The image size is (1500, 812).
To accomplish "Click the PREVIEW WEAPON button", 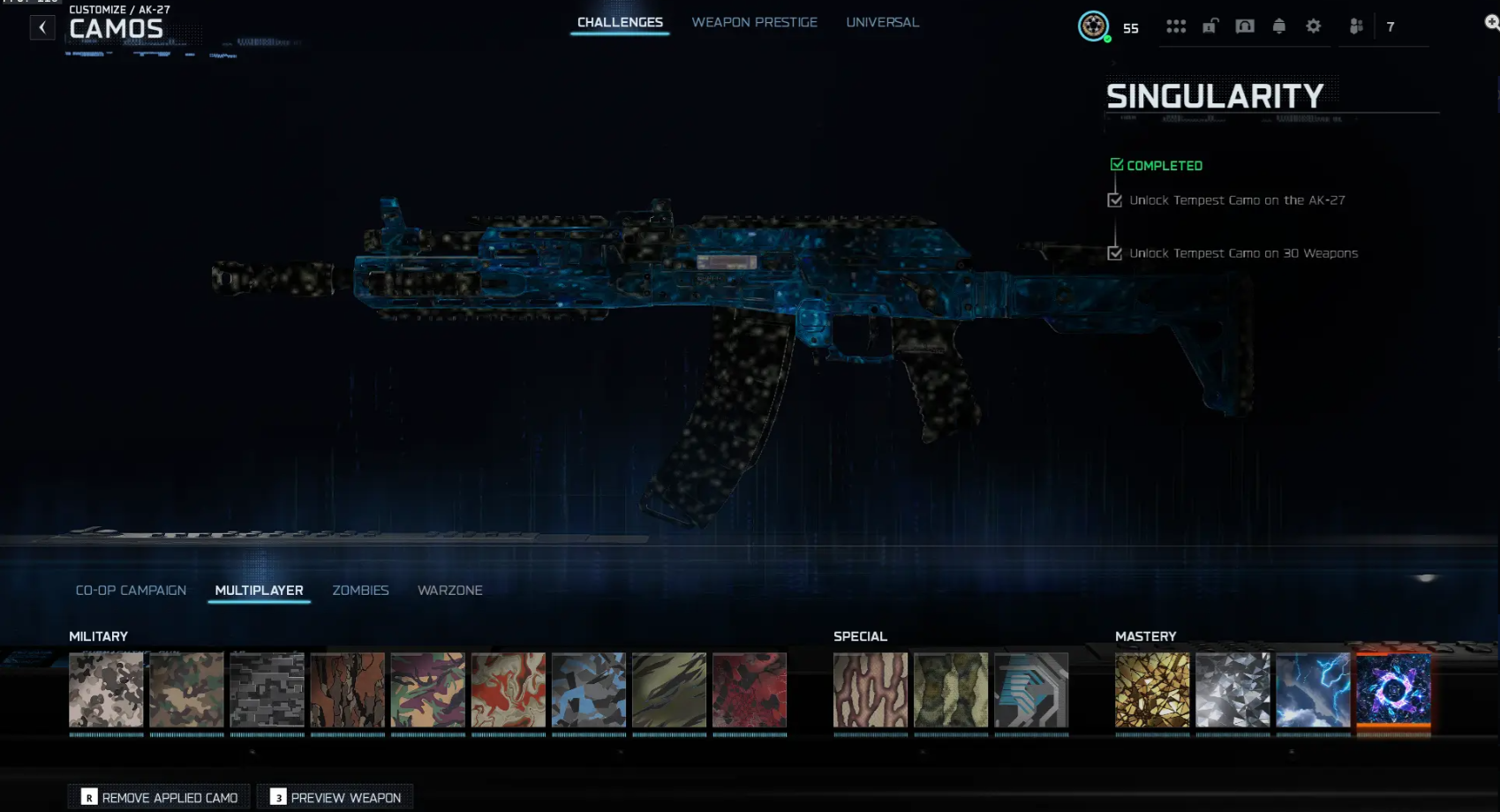I will tap(335, 796).
